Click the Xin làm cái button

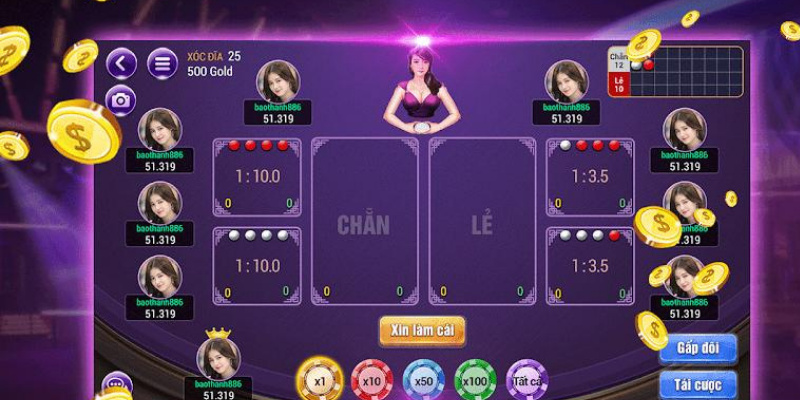click(422, 330)
